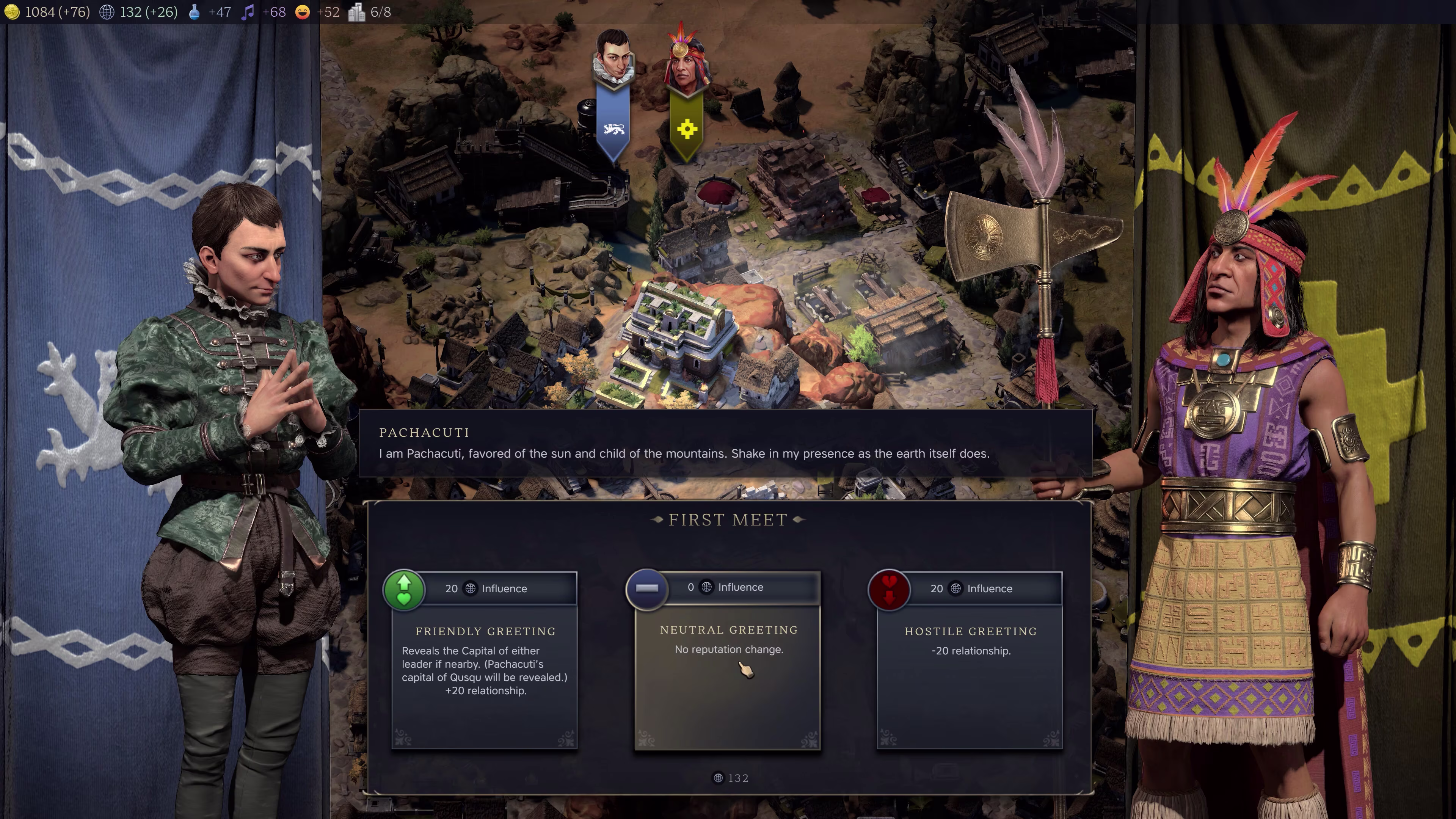Image resolution: width=1456 pixels, height=819 pixels.
Task: Show the settlement cap buildings icon
Action: tap(357, 12)
